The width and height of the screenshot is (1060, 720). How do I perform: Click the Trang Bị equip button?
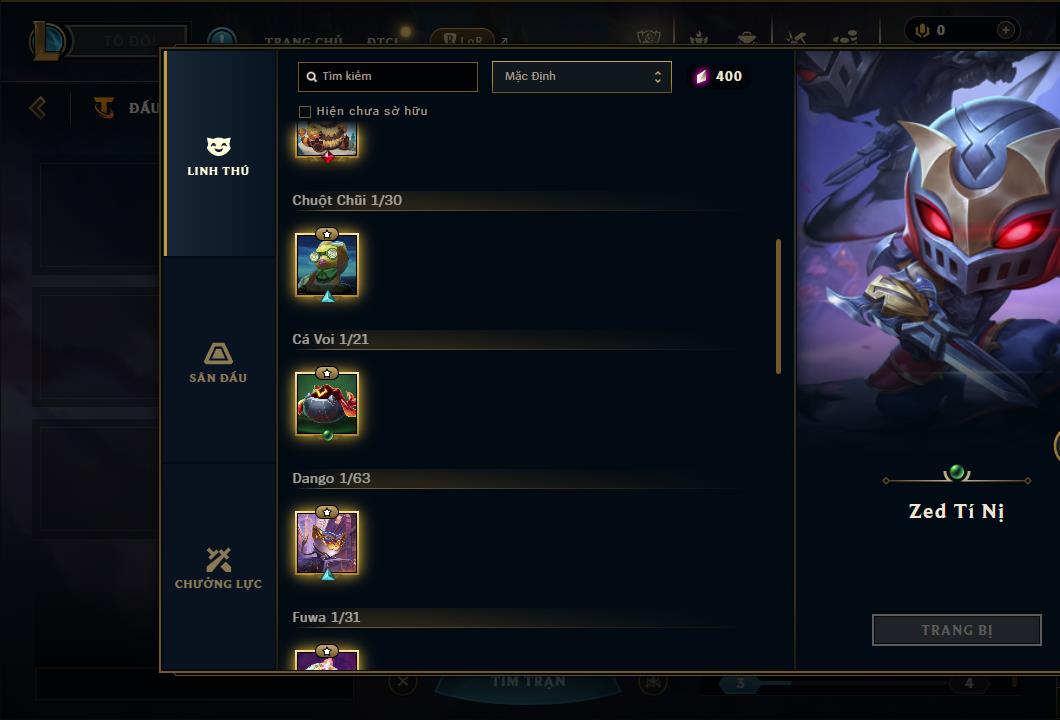click(956, 630)
